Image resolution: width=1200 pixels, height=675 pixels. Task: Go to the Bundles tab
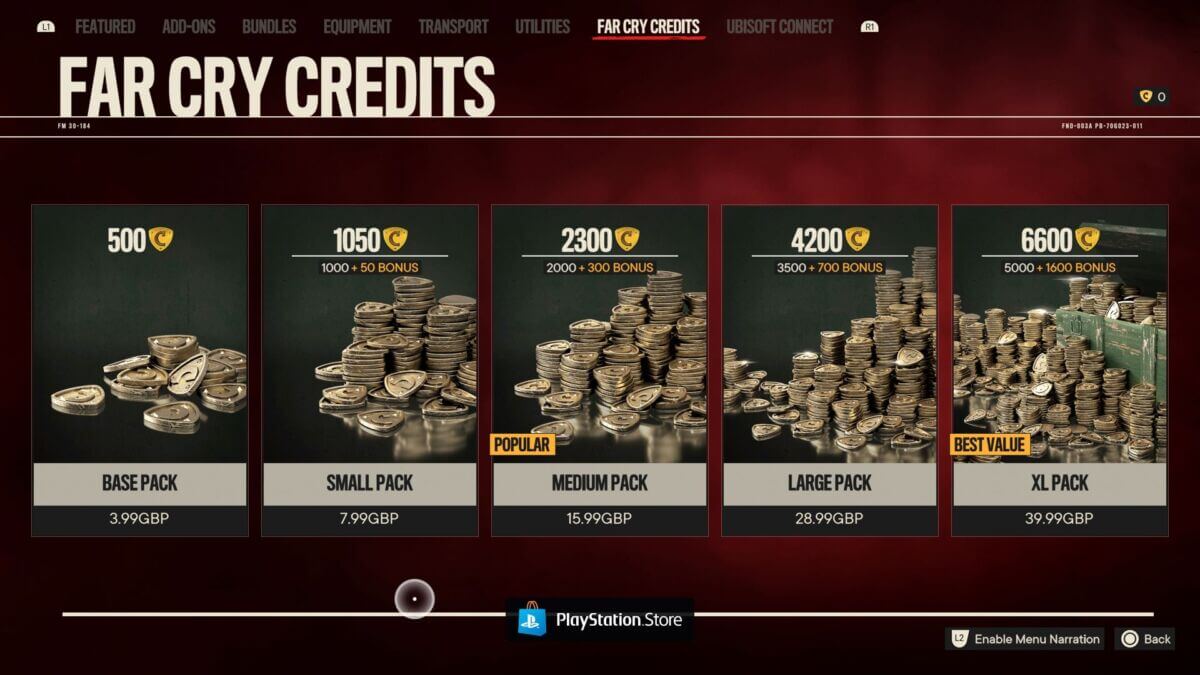269,27
